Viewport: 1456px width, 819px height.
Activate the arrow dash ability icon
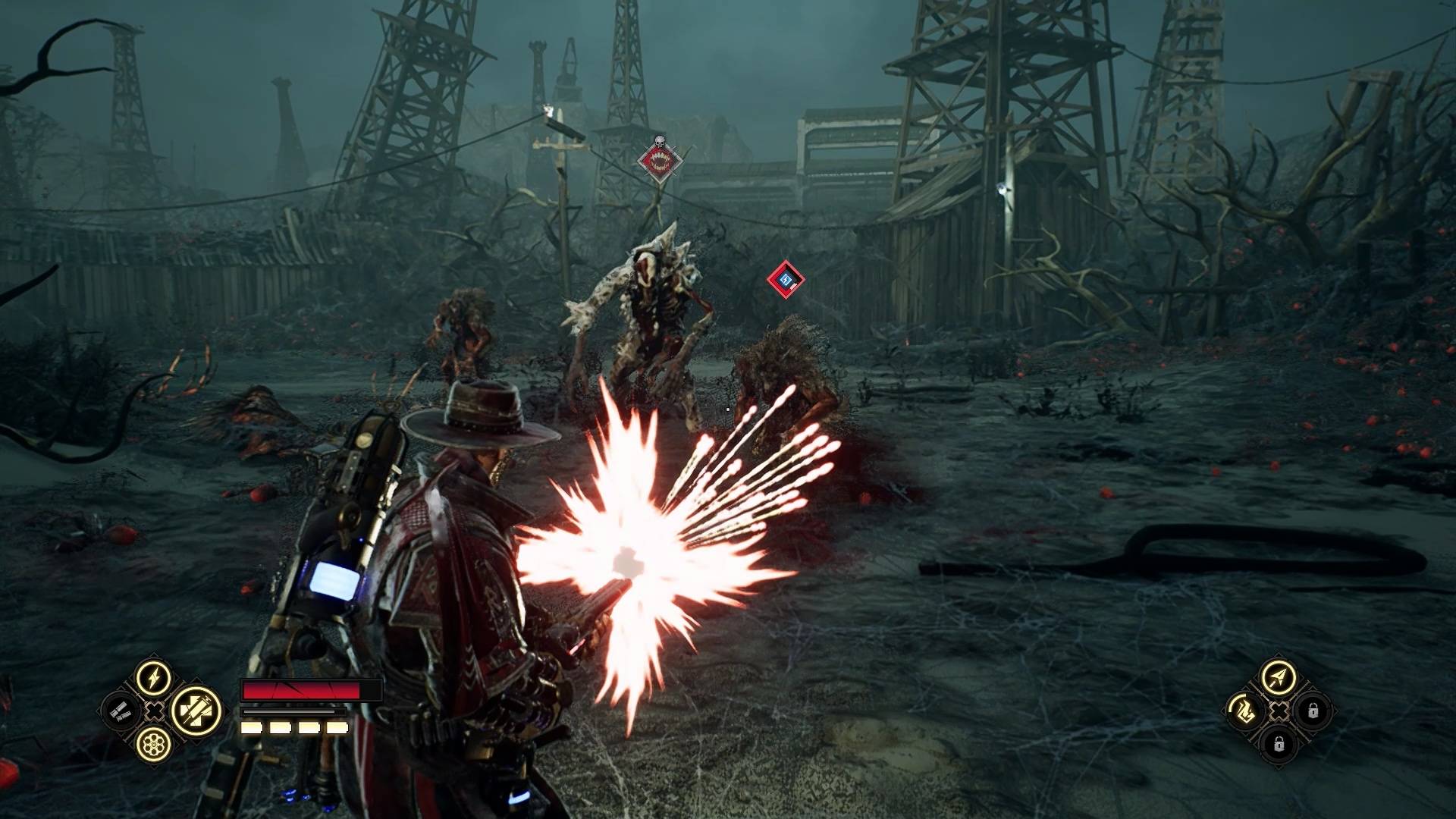click(x=1279, y=677)
